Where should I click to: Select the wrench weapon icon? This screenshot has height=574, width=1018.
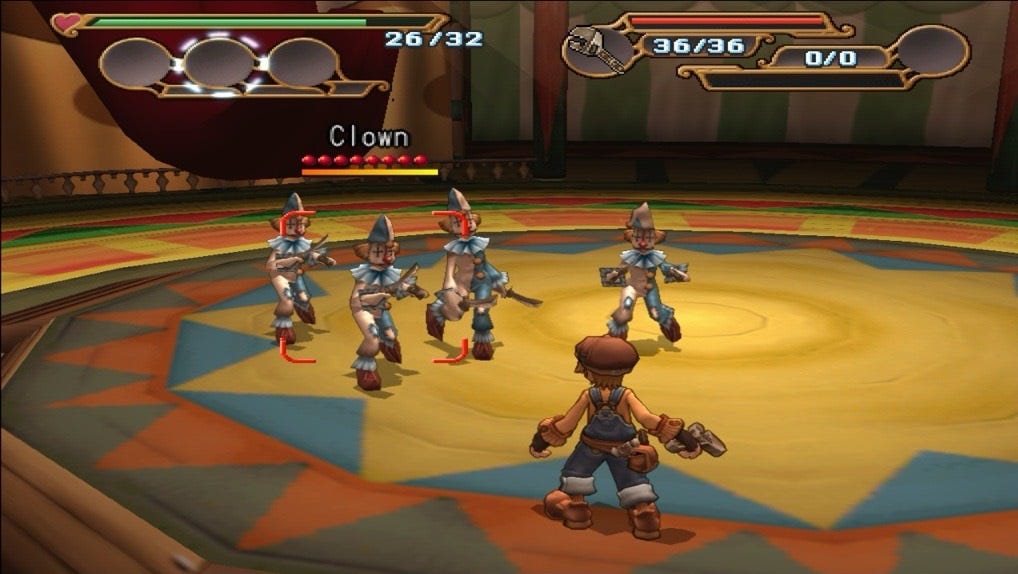[597, 50]
